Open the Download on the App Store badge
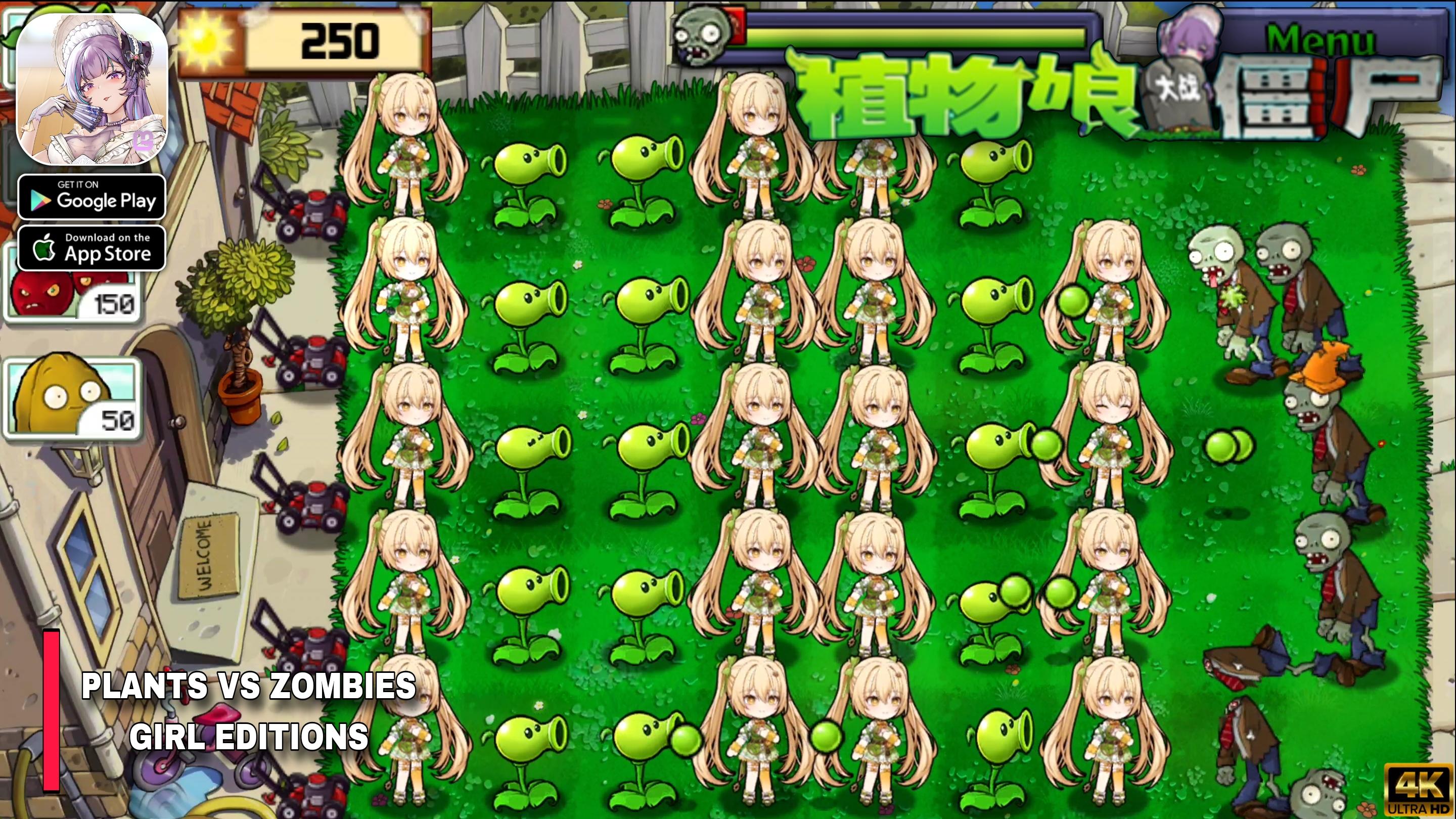1456x819 pixels. [x=92, y=247]
